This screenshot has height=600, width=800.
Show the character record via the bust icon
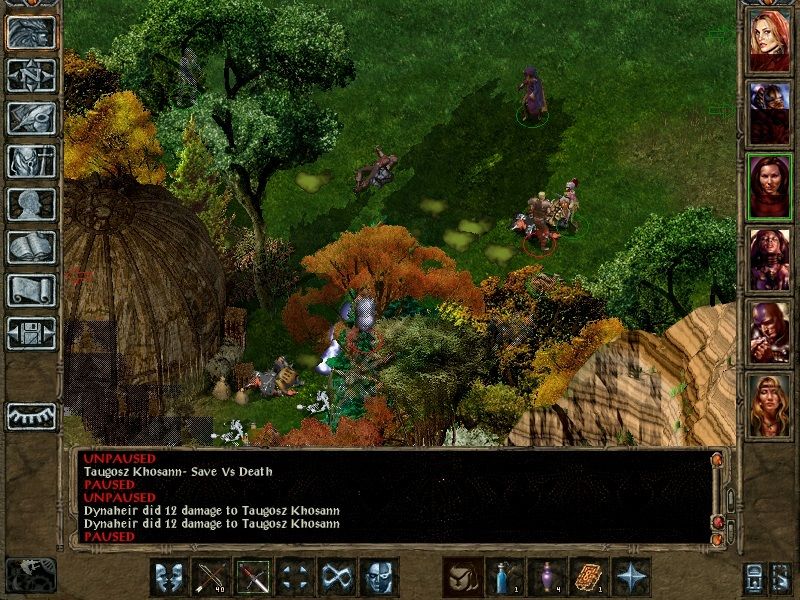point(31,204)
